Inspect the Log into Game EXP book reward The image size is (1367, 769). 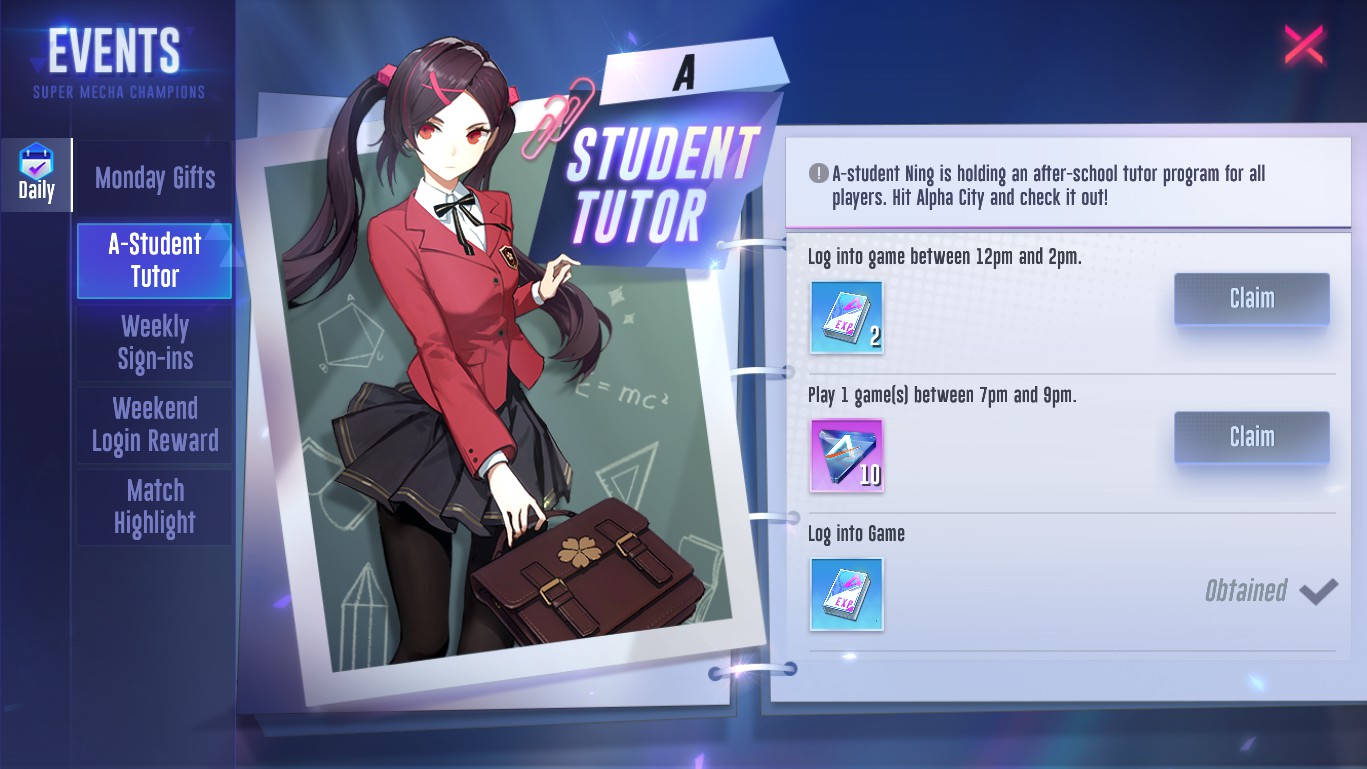click(846, 595)
